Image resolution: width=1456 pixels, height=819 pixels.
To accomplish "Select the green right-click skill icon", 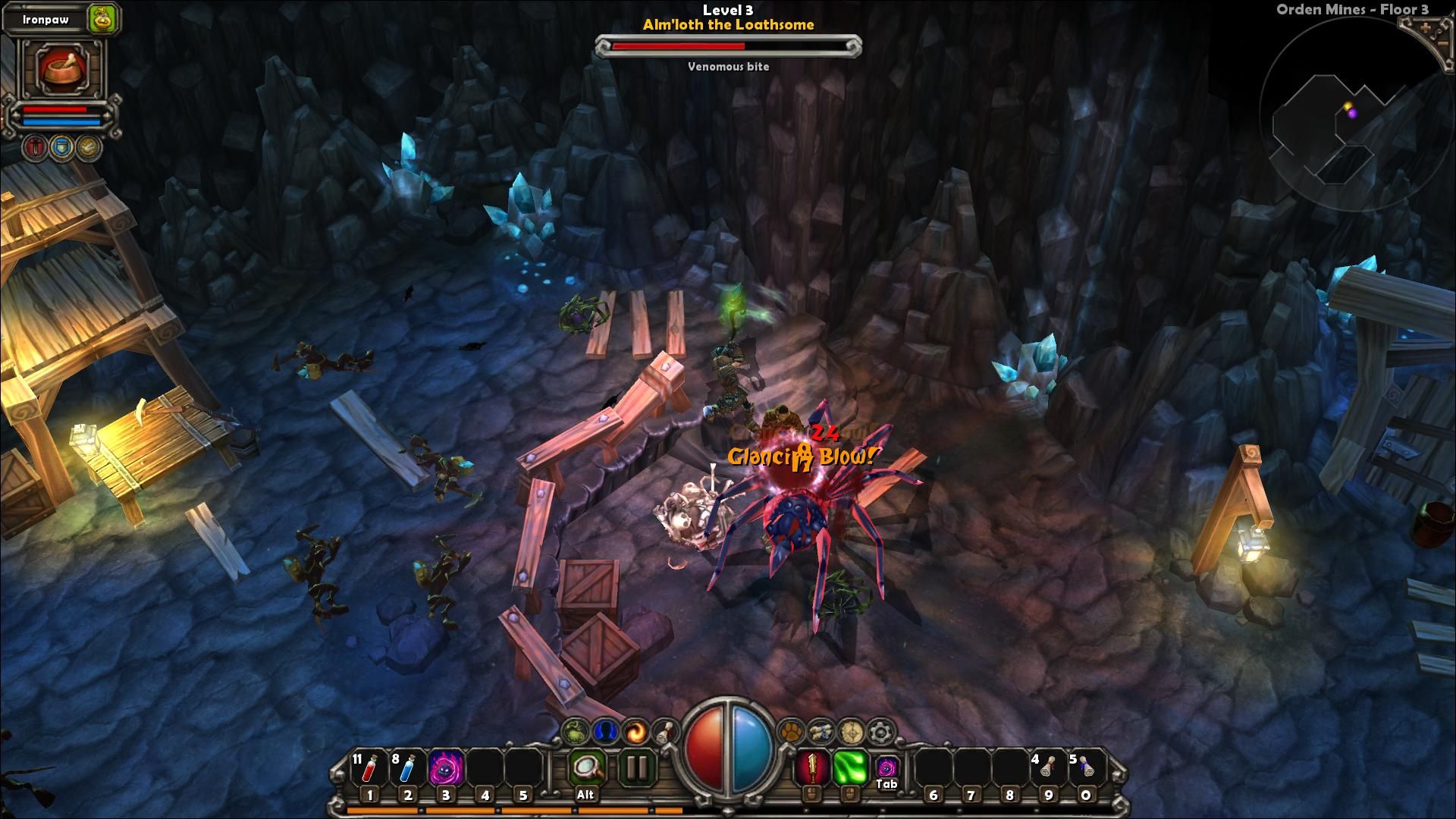I will click(x=850, y=767).
